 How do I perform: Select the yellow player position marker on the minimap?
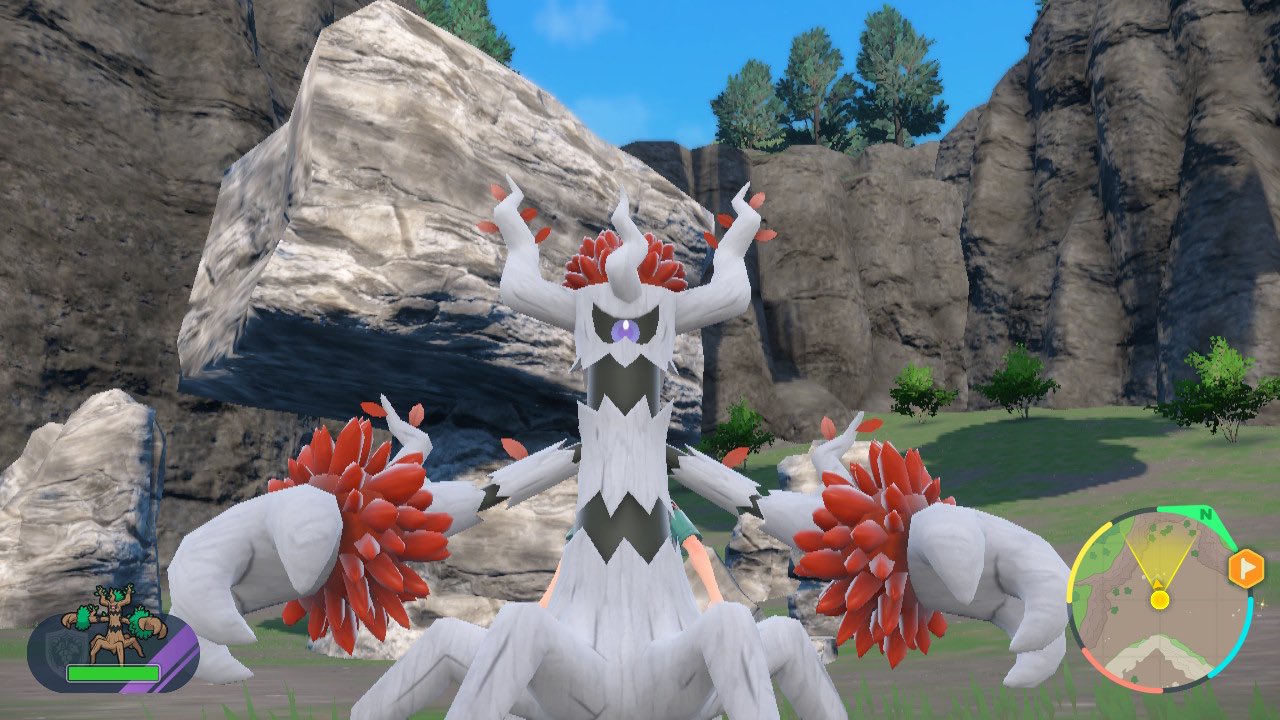click(x=1159, y=599)
